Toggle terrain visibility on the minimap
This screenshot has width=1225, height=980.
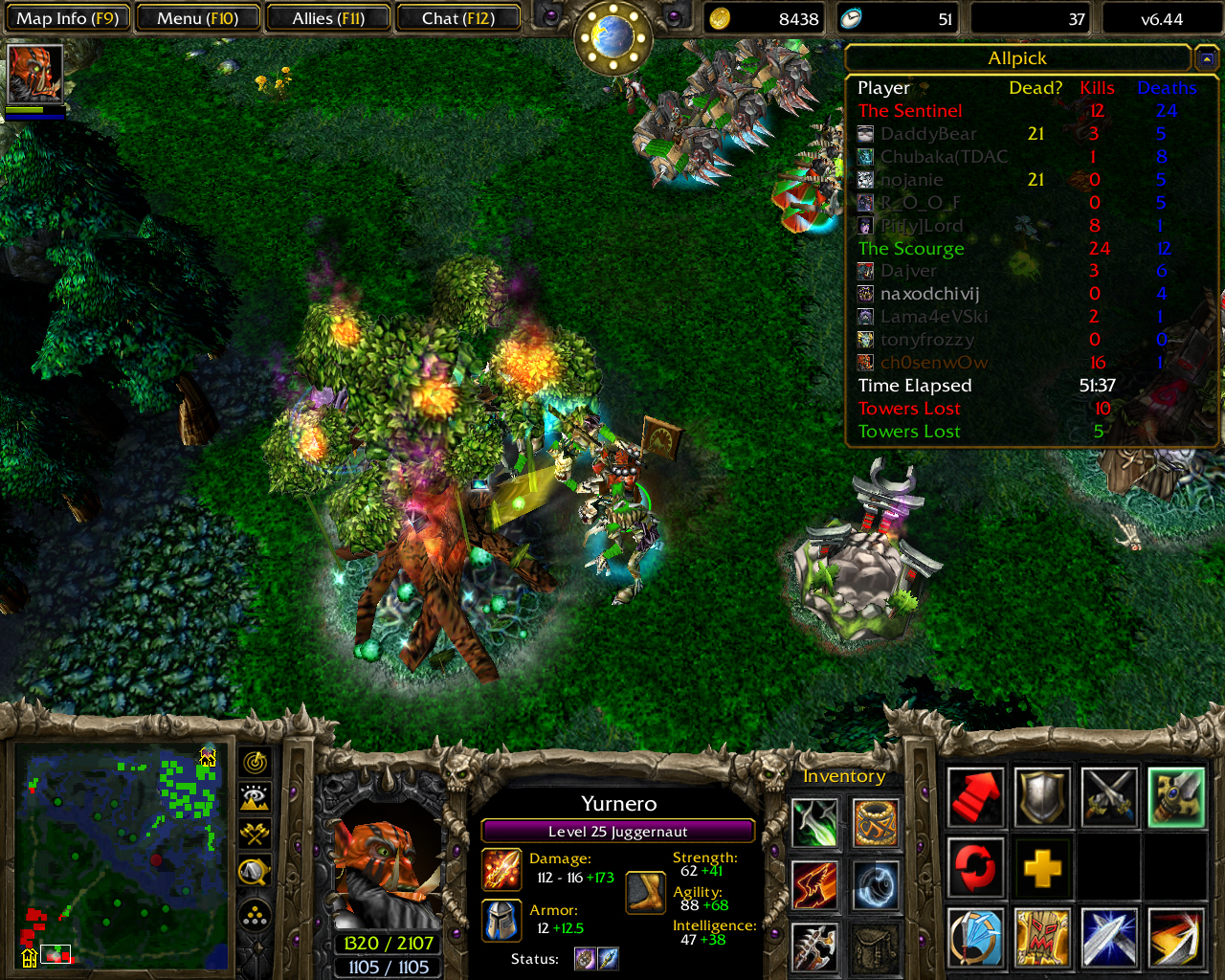(x=255, y=797)
